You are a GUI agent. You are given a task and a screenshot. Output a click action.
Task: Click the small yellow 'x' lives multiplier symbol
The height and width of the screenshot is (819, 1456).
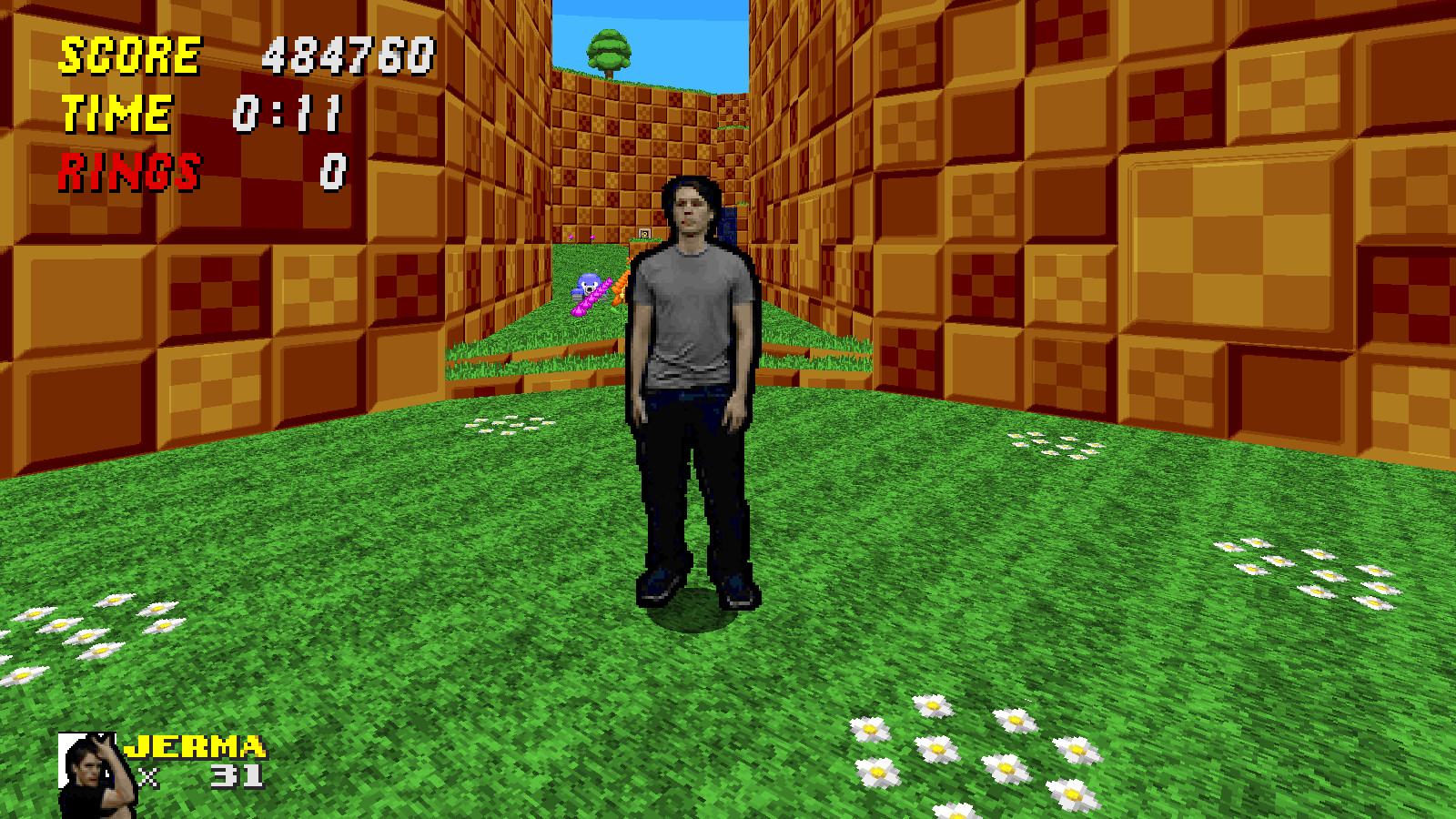click(x=148, y=777)
